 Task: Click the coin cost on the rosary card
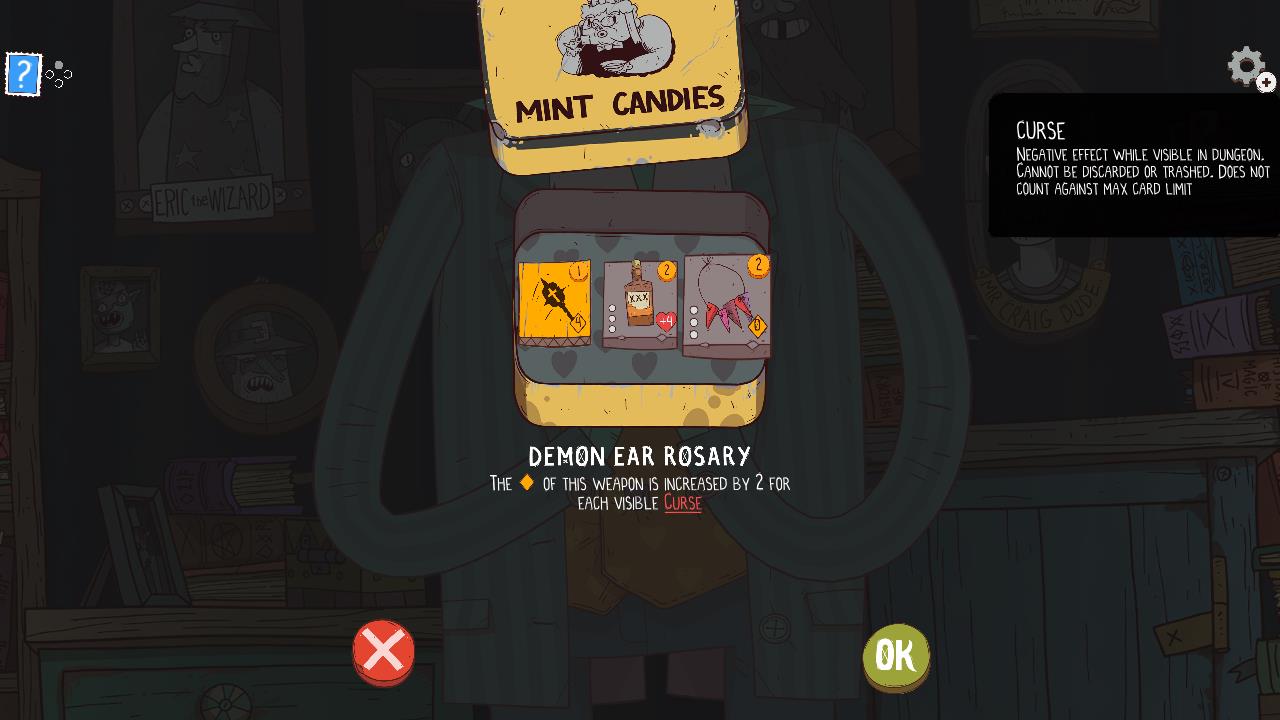(x=758, y=268)
